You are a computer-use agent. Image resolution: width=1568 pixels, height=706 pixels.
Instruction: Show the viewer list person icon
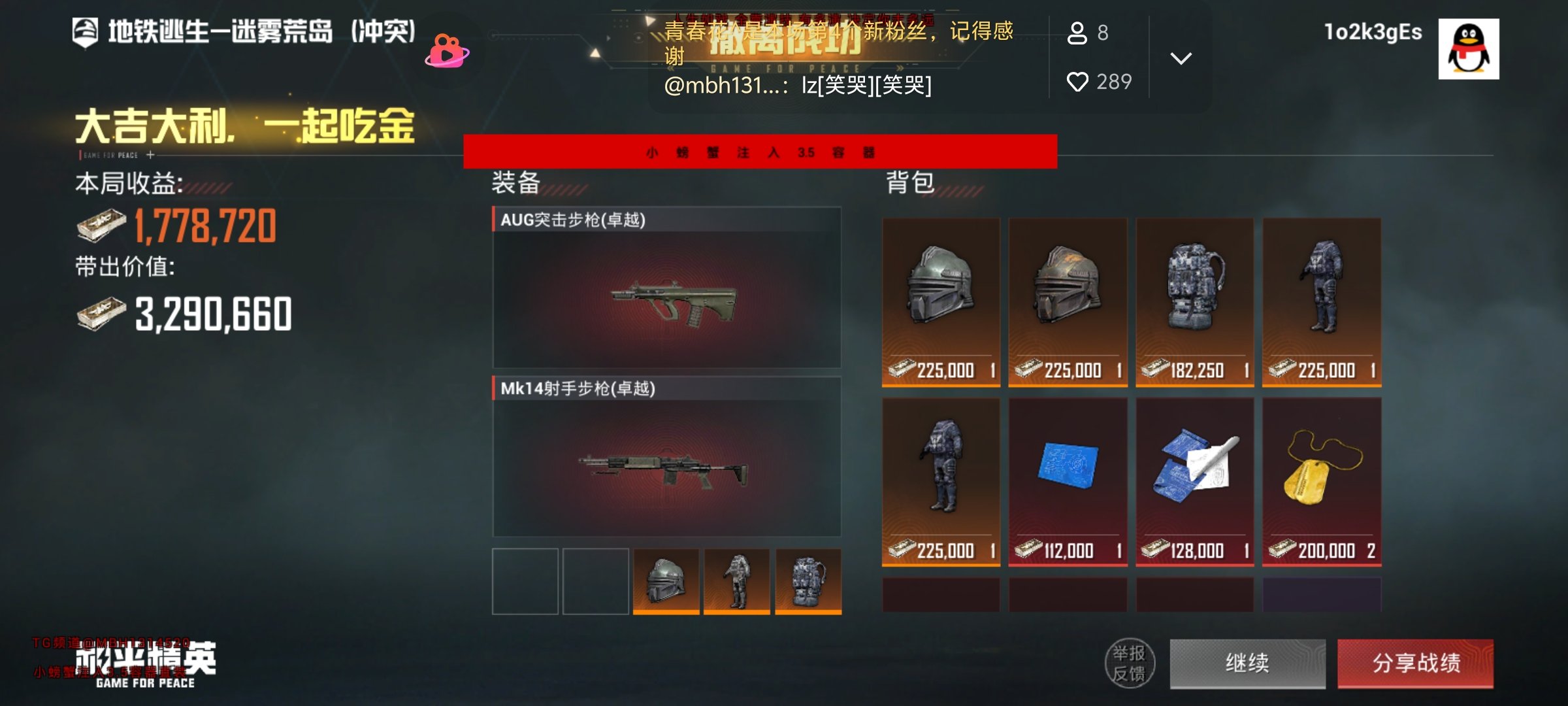point(1077,33)
